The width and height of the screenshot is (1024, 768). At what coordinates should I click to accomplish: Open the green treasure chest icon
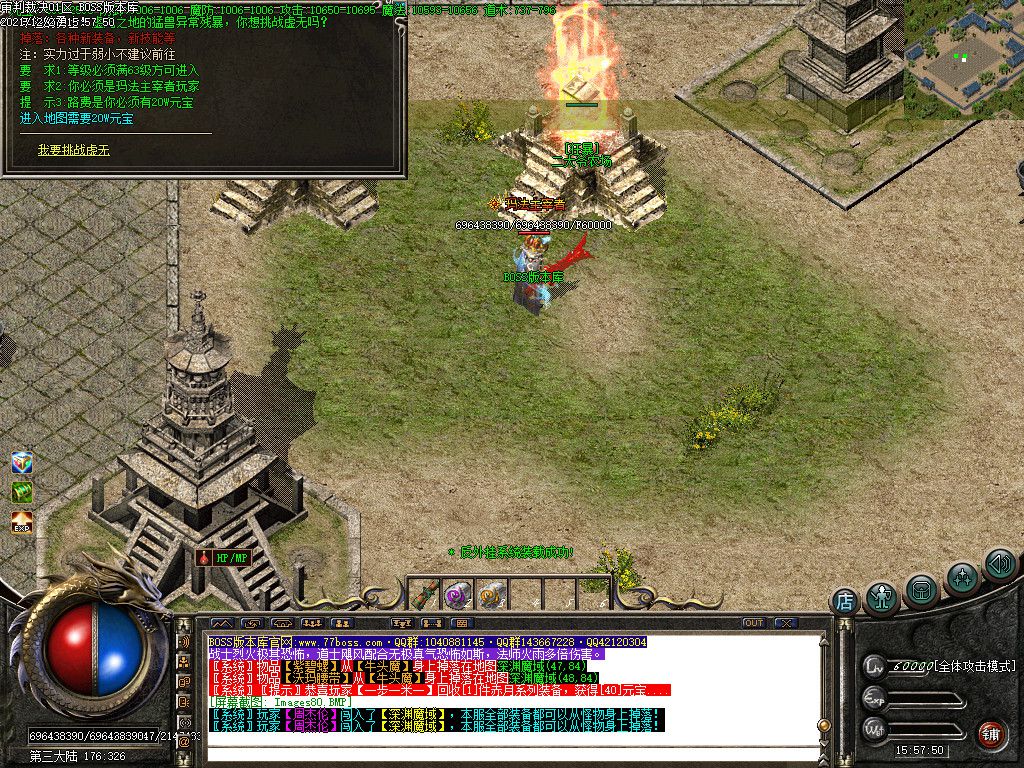pyautogui.click(x=22, y=492)
